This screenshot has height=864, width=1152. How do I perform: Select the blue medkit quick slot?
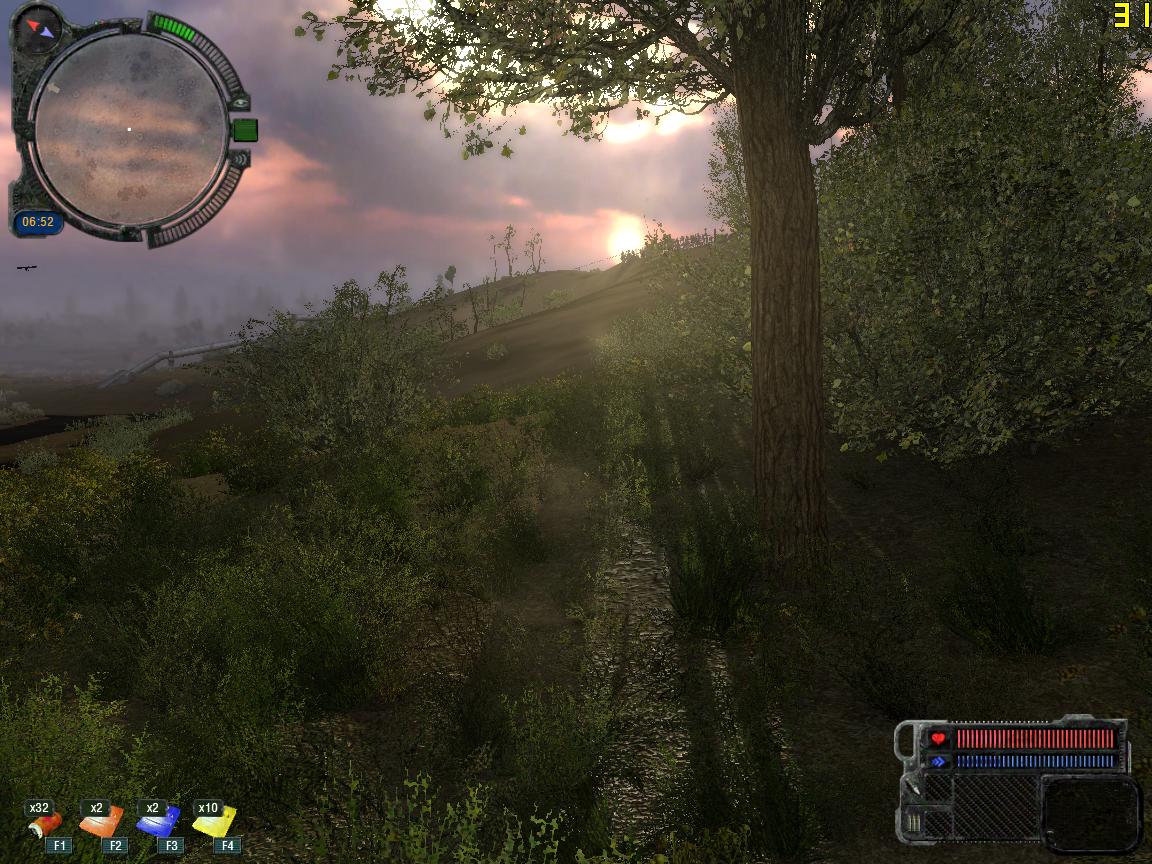158,822
